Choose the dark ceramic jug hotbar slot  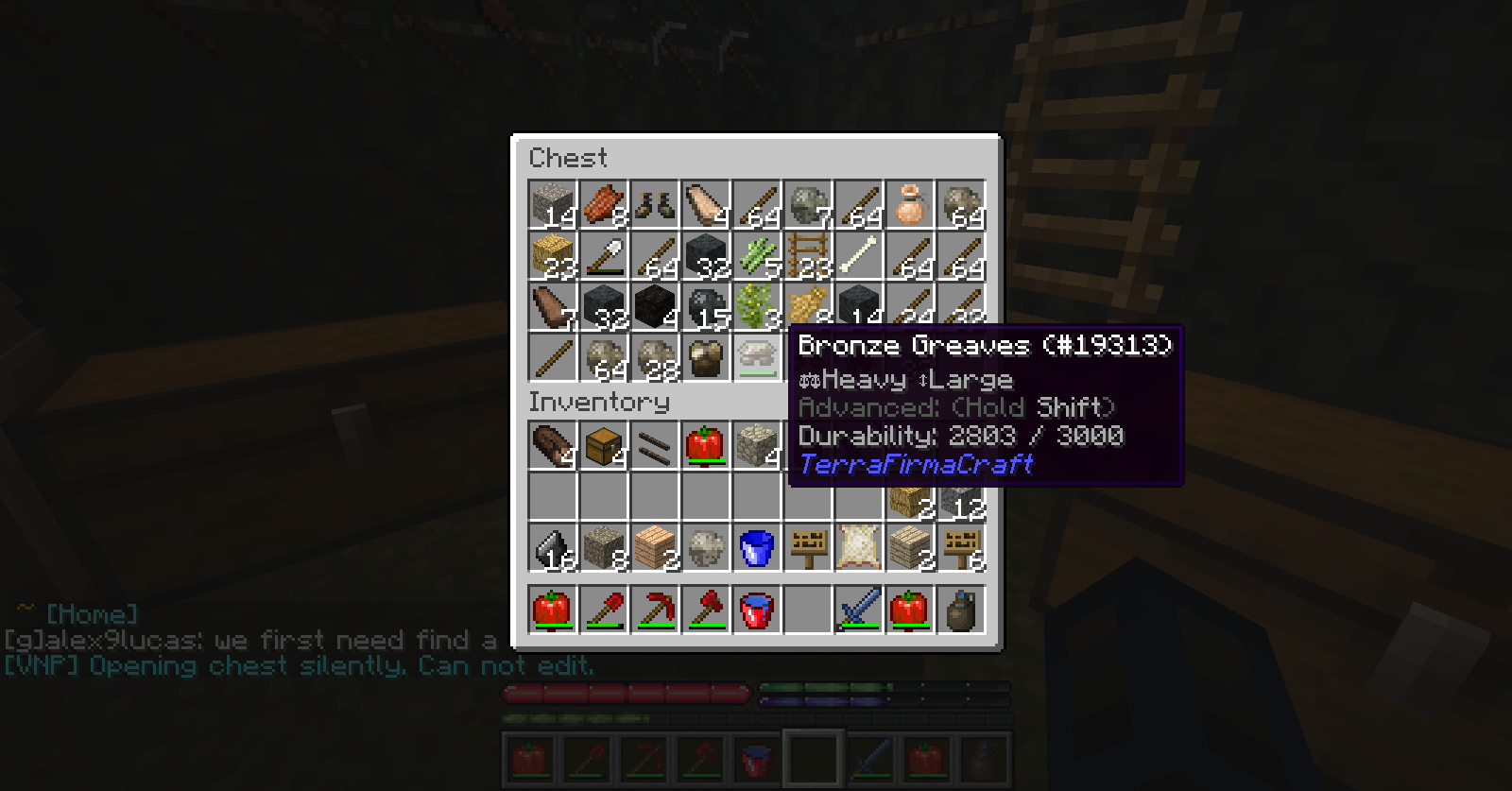961,610
